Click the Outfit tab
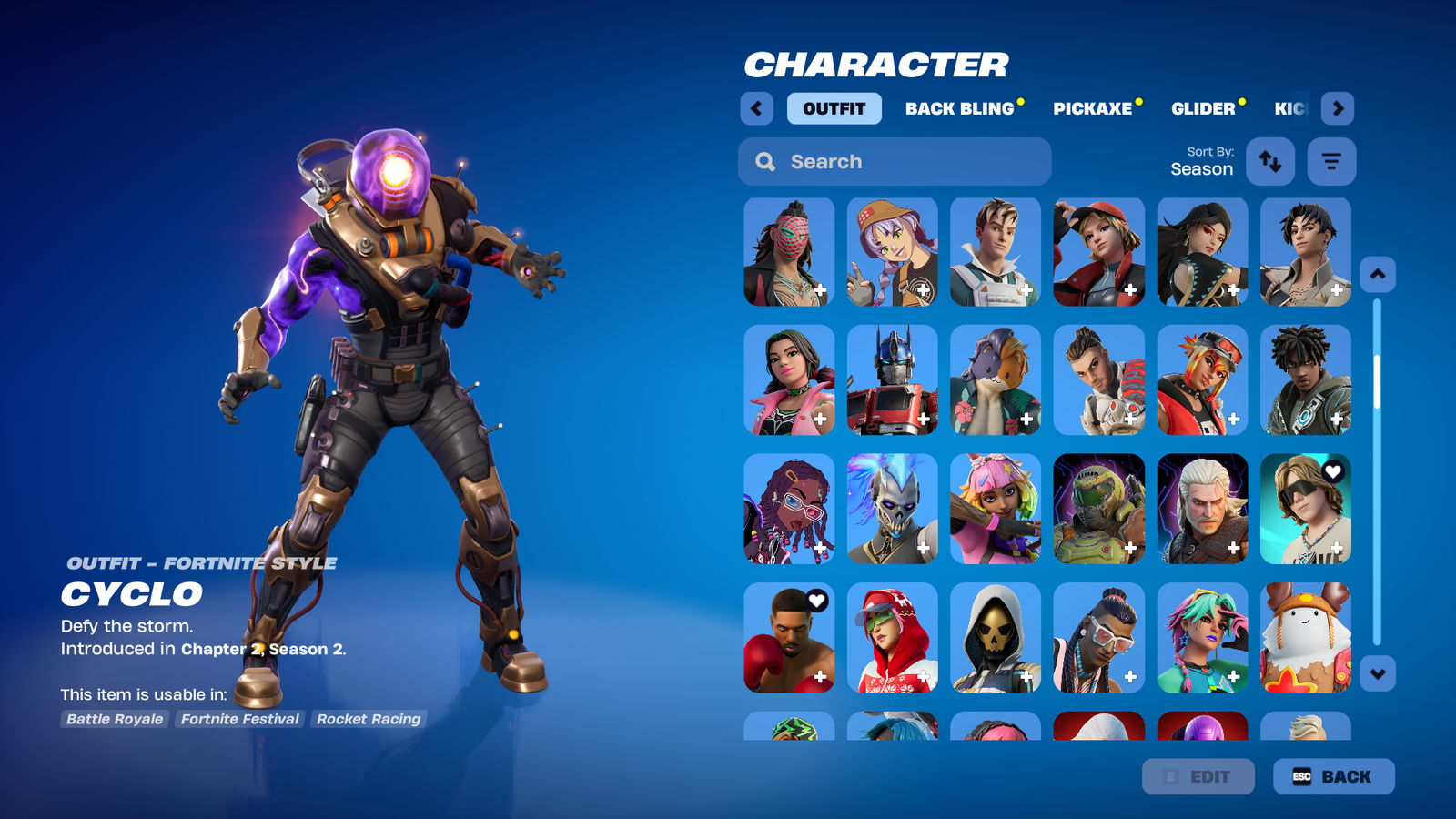The height and width of the screenshot is (819, 1456). click(834, 108)
